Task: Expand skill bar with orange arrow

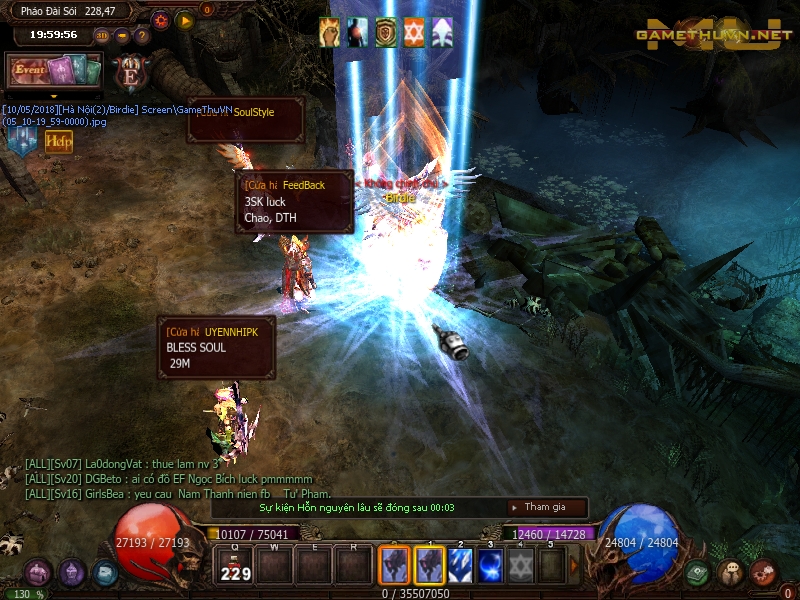Action: 575,565
